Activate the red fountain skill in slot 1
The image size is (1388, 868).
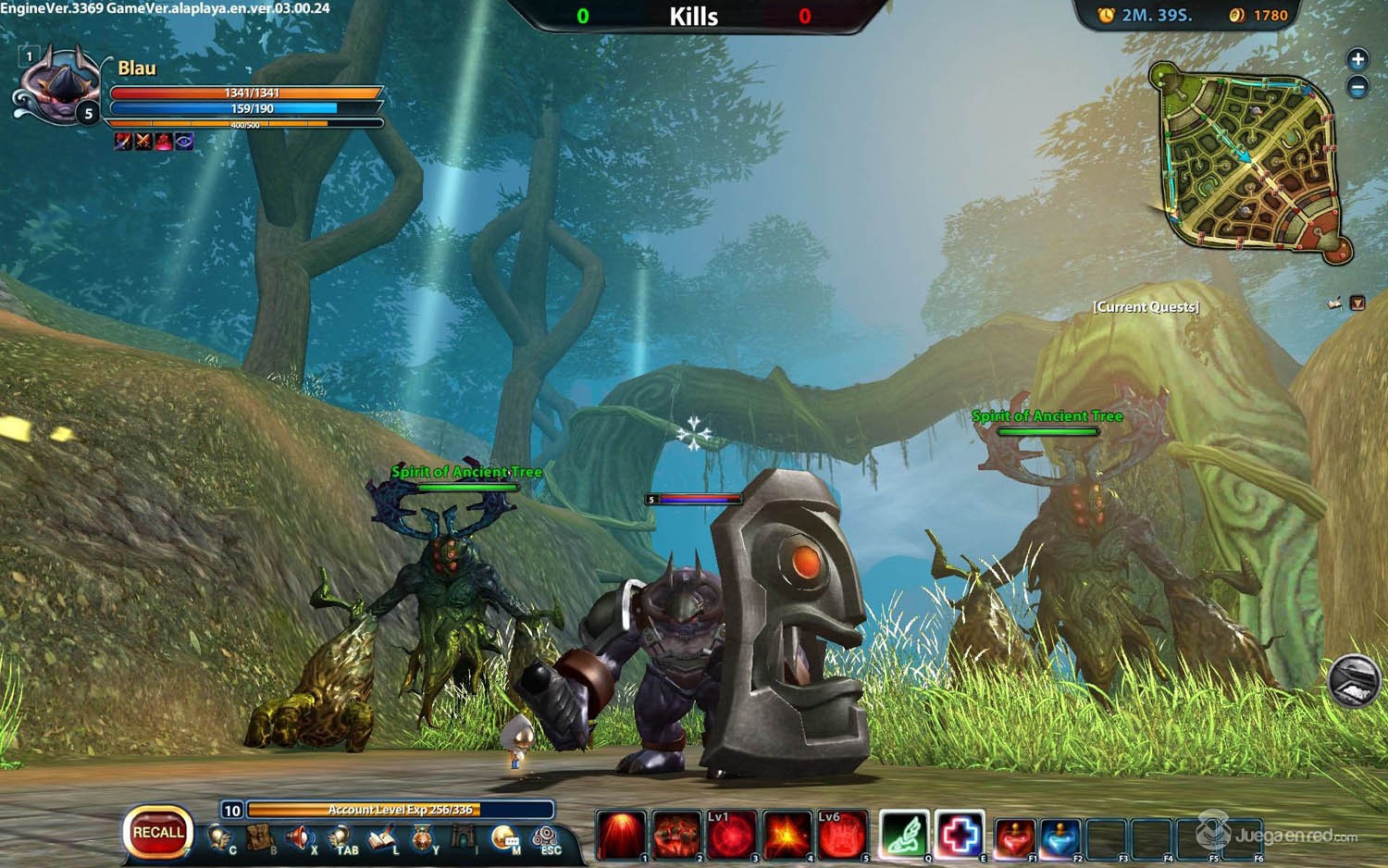pos(620,835)
